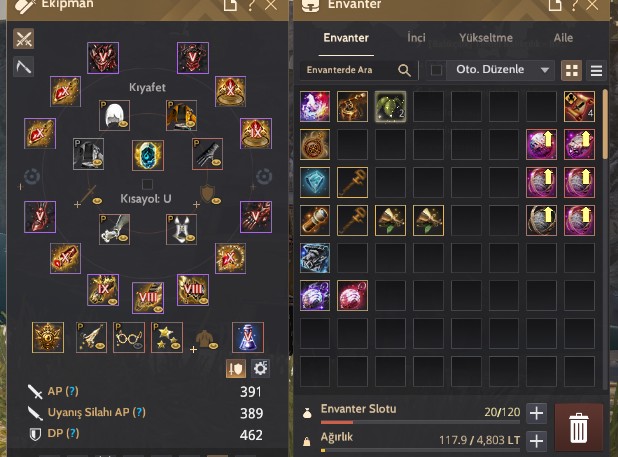Switch inventory to list view

click(x=597, y=71)
